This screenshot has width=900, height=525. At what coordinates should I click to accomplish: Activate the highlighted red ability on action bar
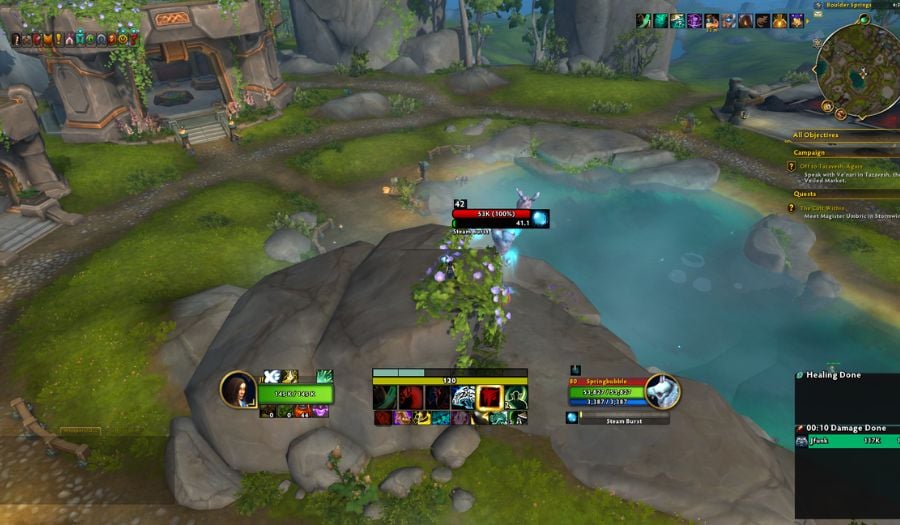tap(489, 397)
